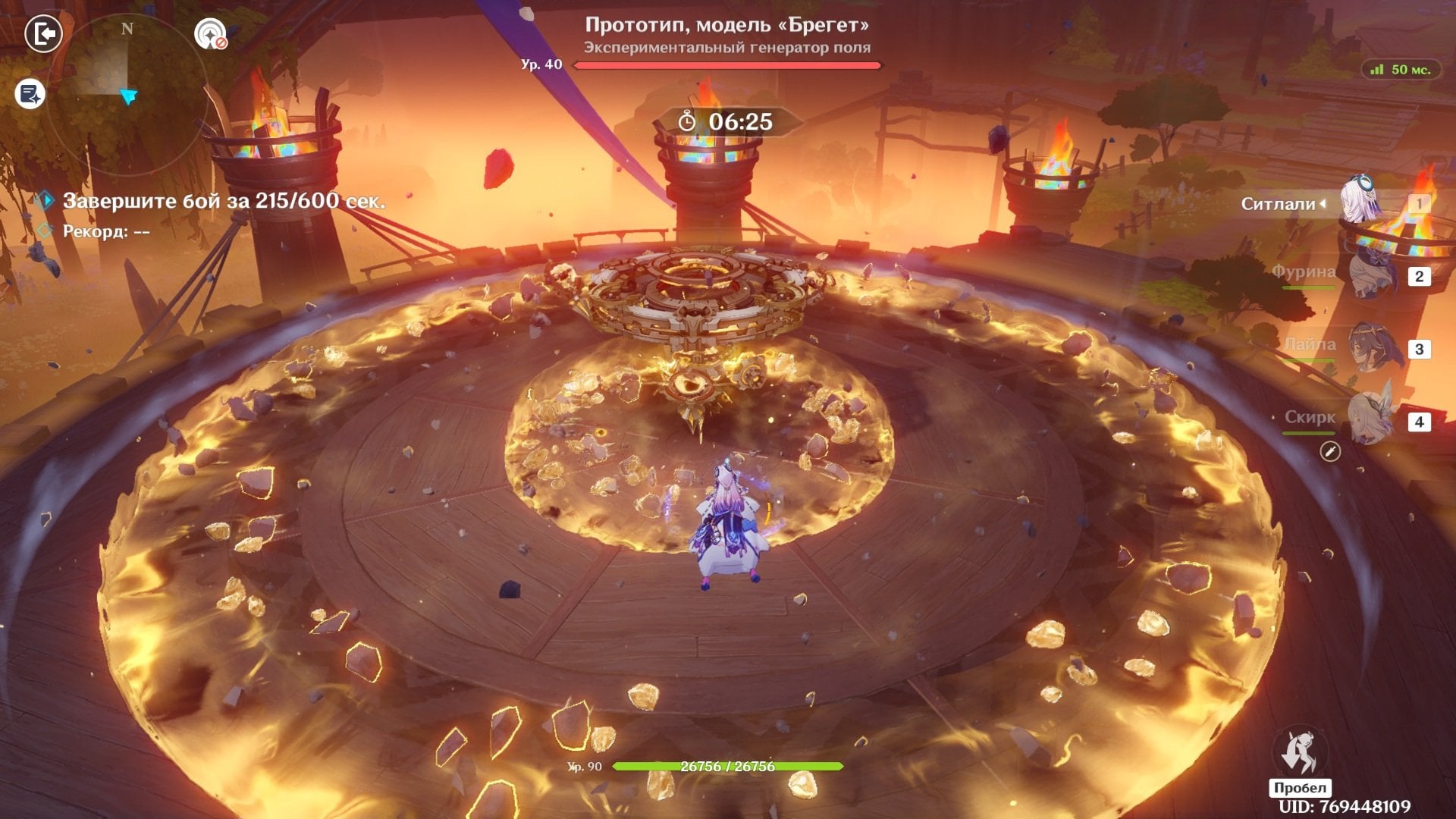Click the signal icon beside the minimap
Screen dimensions: 1456x819
[x=210, y=34]
